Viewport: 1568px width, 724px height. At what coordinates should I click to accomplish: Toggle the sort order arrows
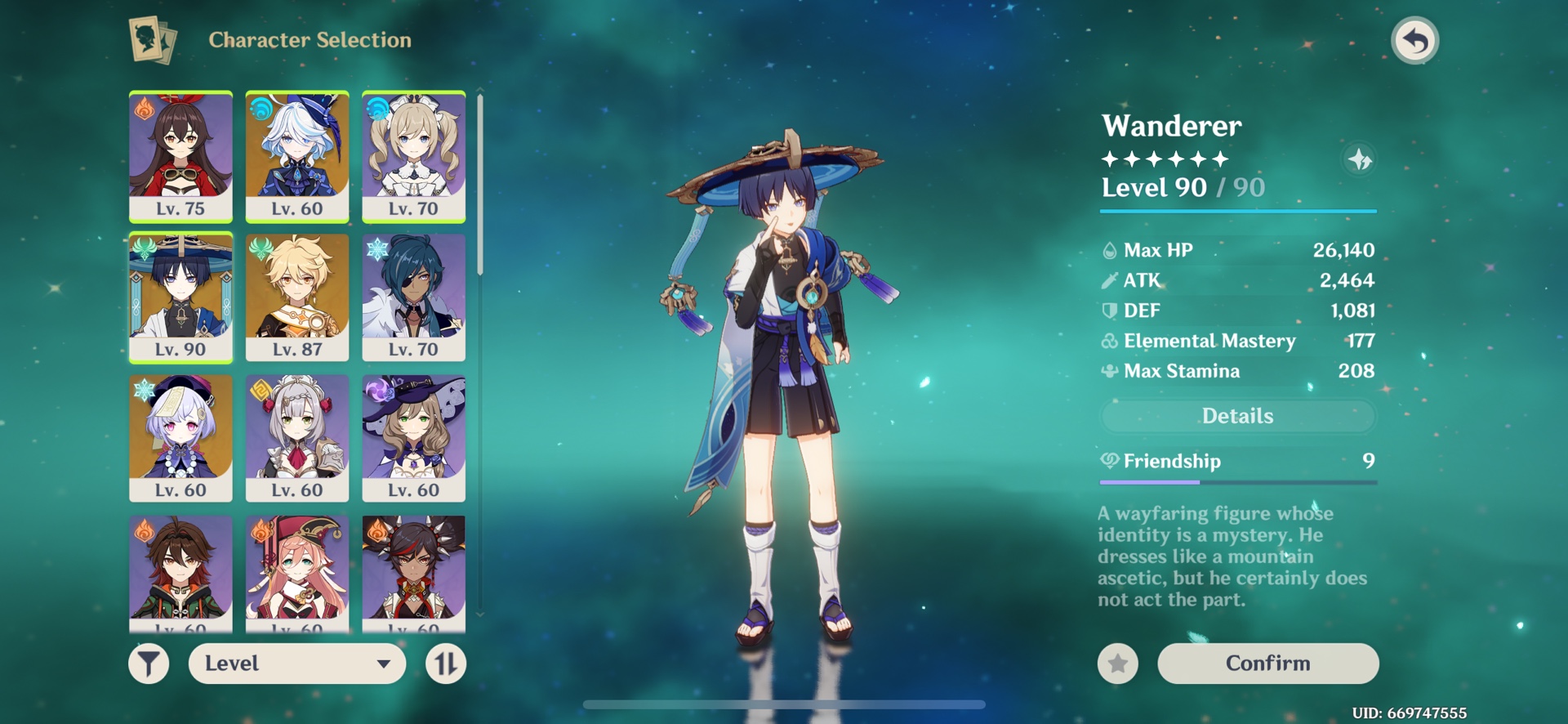[x=446, y=664]
